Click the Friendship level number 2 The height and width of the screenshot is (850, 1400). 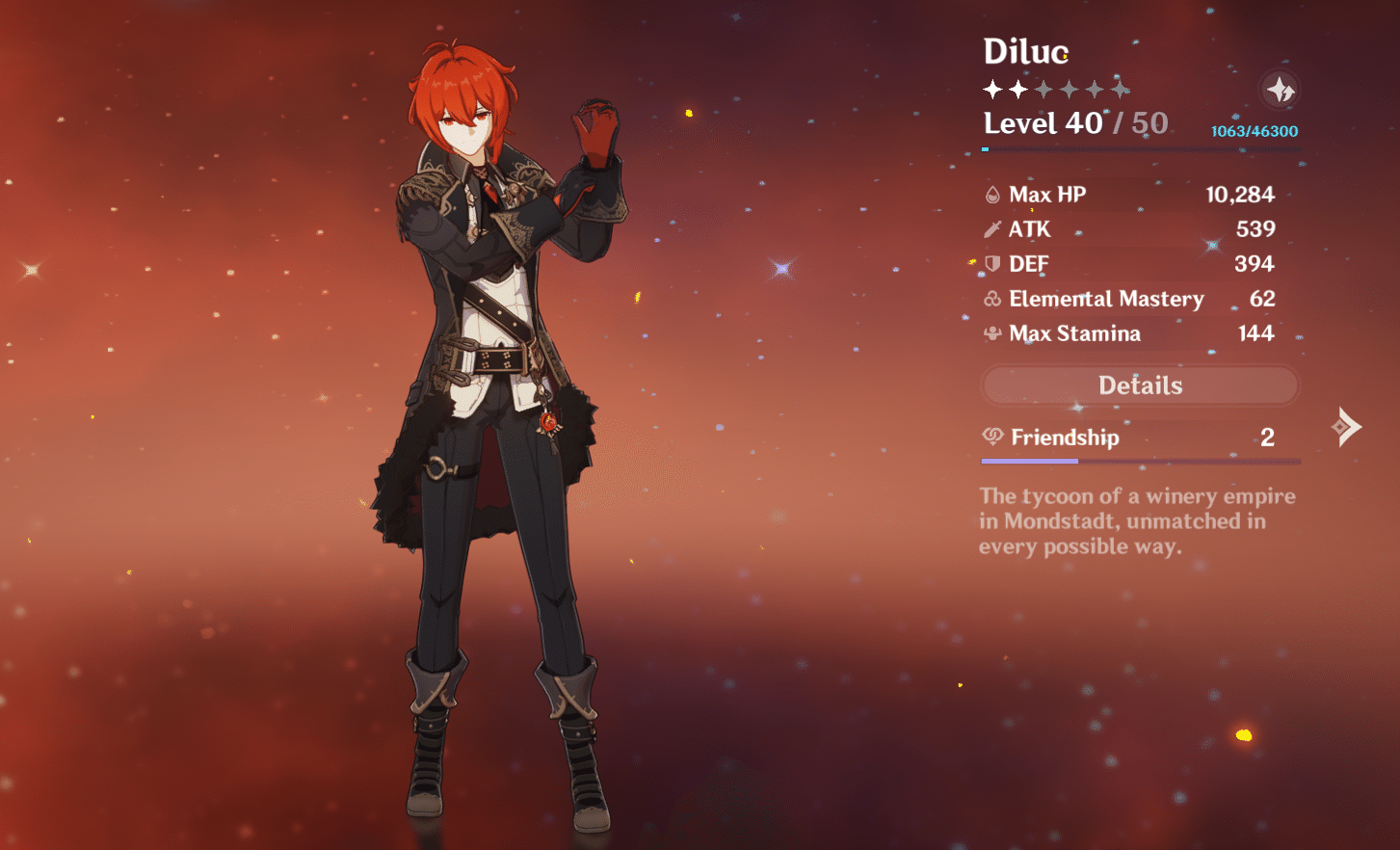click(1269, 438)
